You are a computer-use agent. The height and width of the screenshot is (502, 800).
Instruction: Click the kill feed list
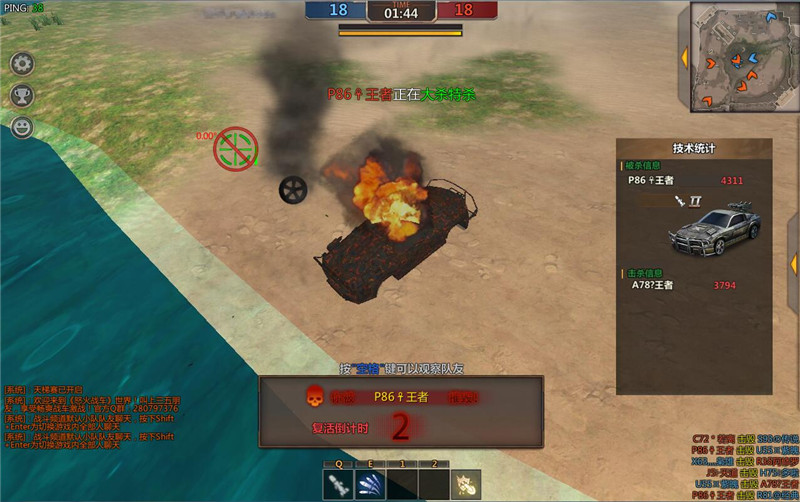click(x=744, y=466)
